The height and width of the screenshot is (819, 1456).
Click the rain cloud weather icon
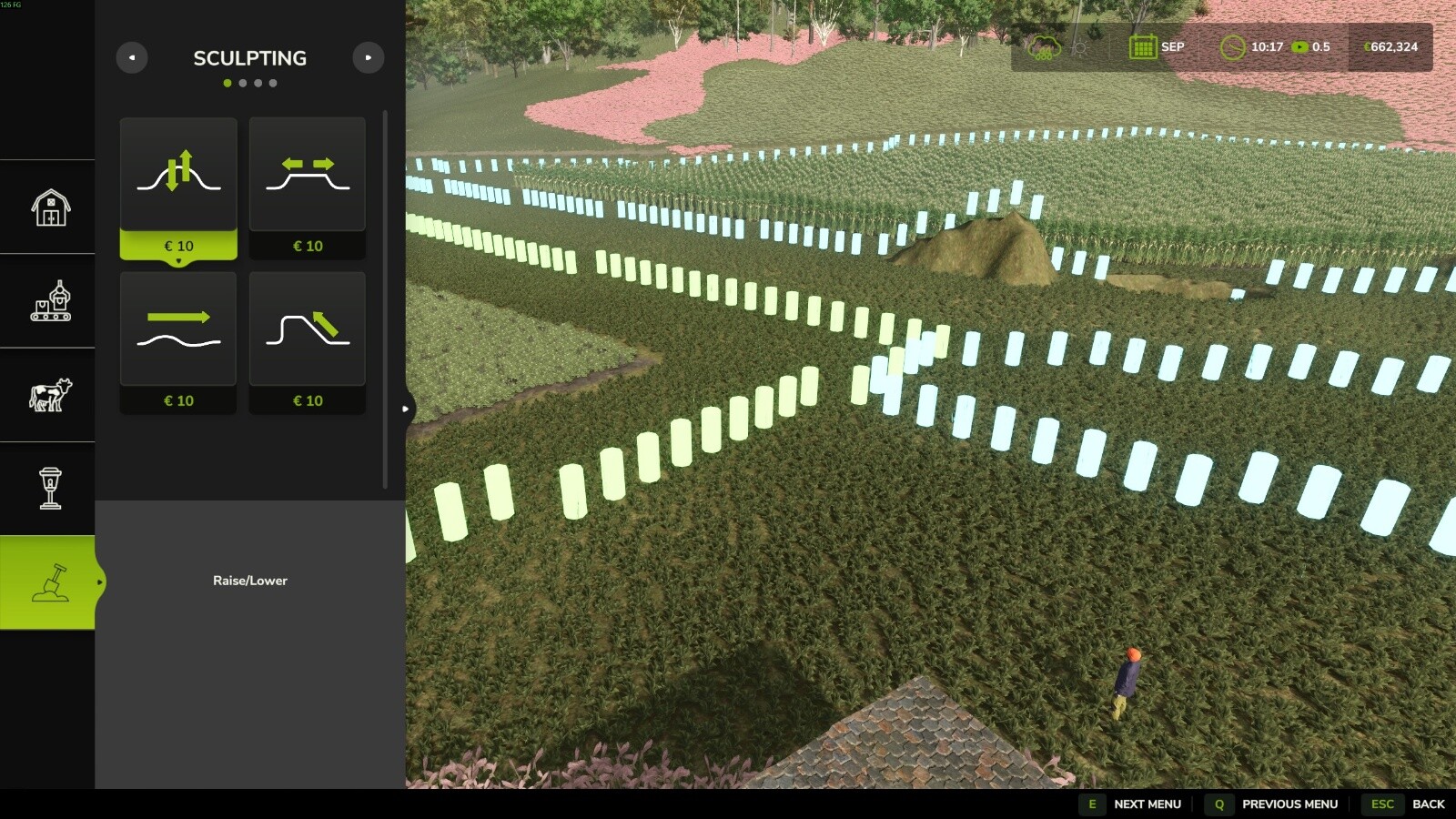tap(1045, 47)
